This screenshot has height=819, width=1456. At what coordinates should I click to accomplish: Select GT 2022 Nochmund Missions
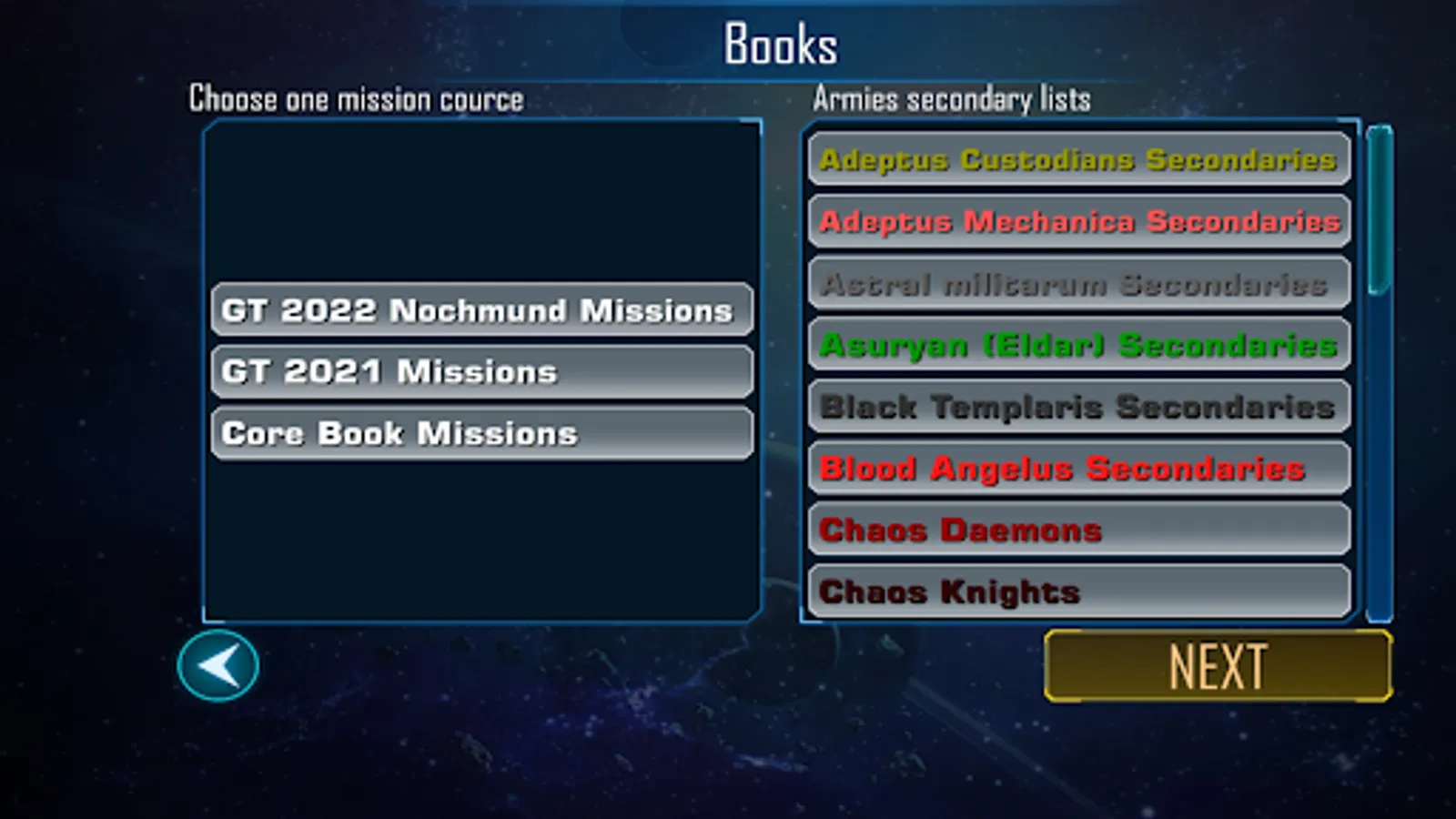click(481, 309)
